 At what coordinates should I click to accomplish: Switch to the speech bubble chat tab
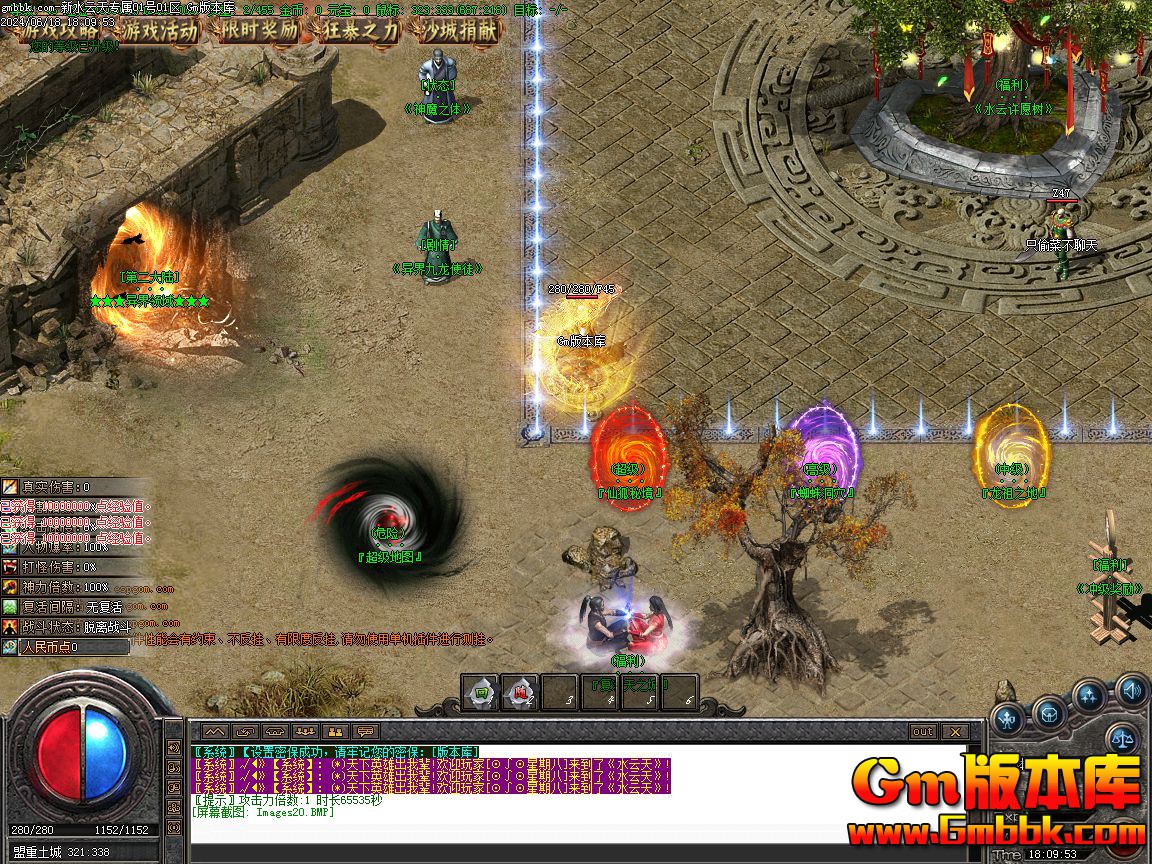(x=366, y=731)
